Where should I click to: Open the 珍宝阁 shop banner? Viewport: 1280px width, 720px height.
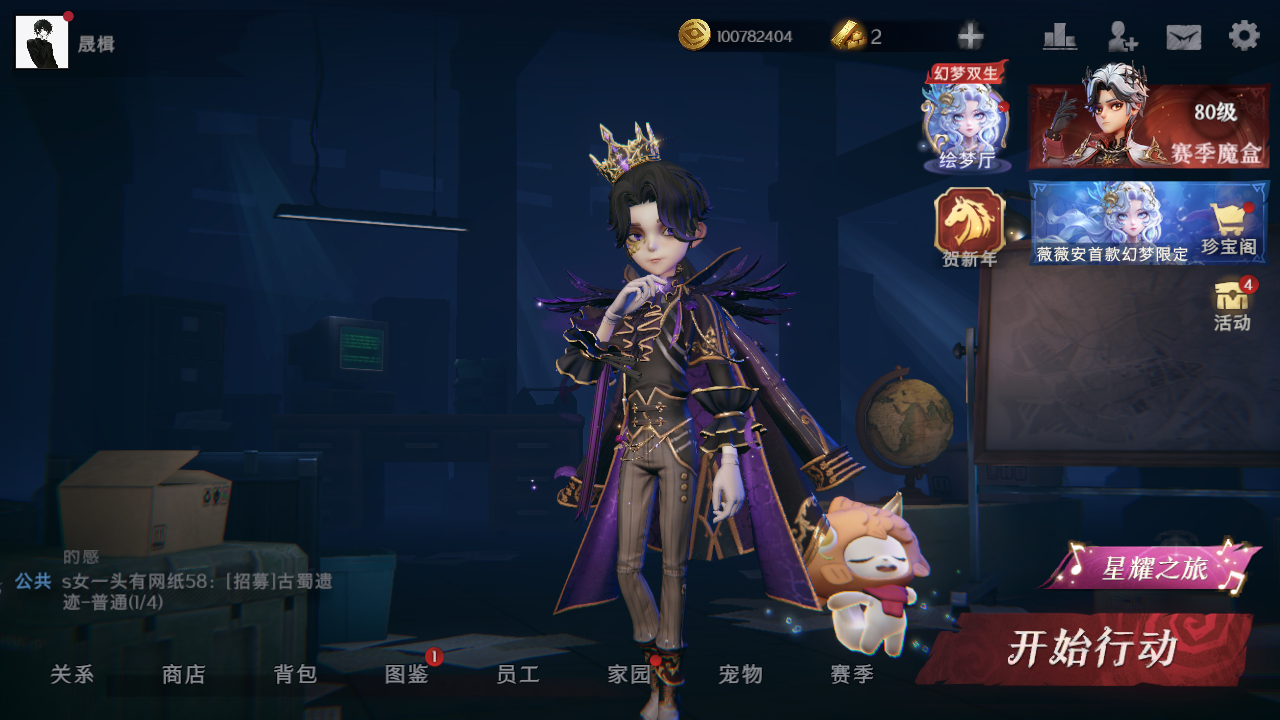tap(1149, 223)
